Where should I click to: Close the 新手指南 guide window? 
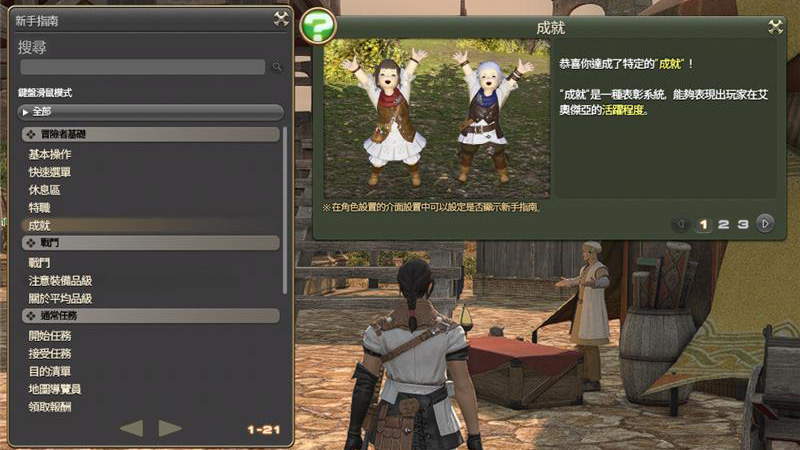pyautogui.click(x=281, y=18)
